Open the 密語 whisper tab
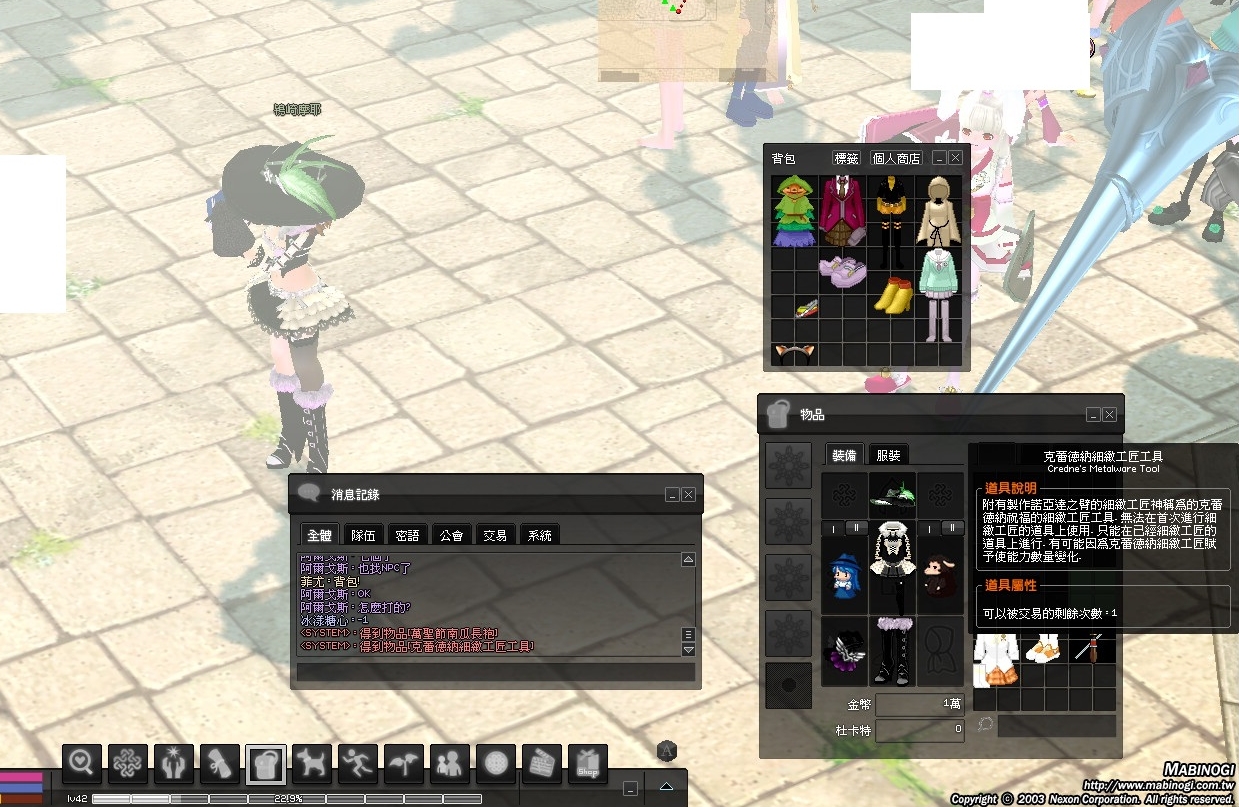The width and height of the screenshot is (1239, 807). 407,535
